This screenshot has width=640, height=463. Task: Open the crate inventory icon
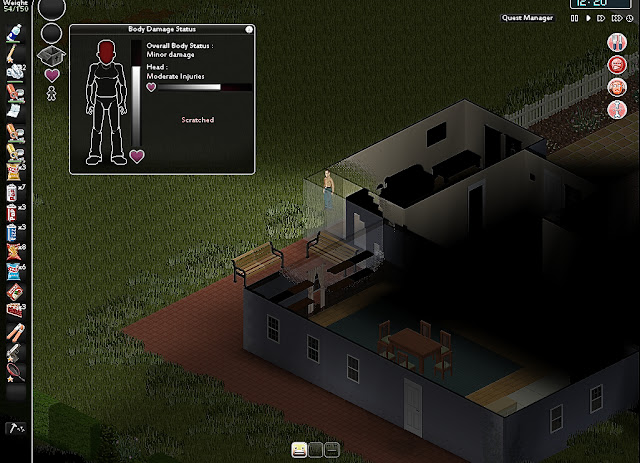tap(52, 55)
